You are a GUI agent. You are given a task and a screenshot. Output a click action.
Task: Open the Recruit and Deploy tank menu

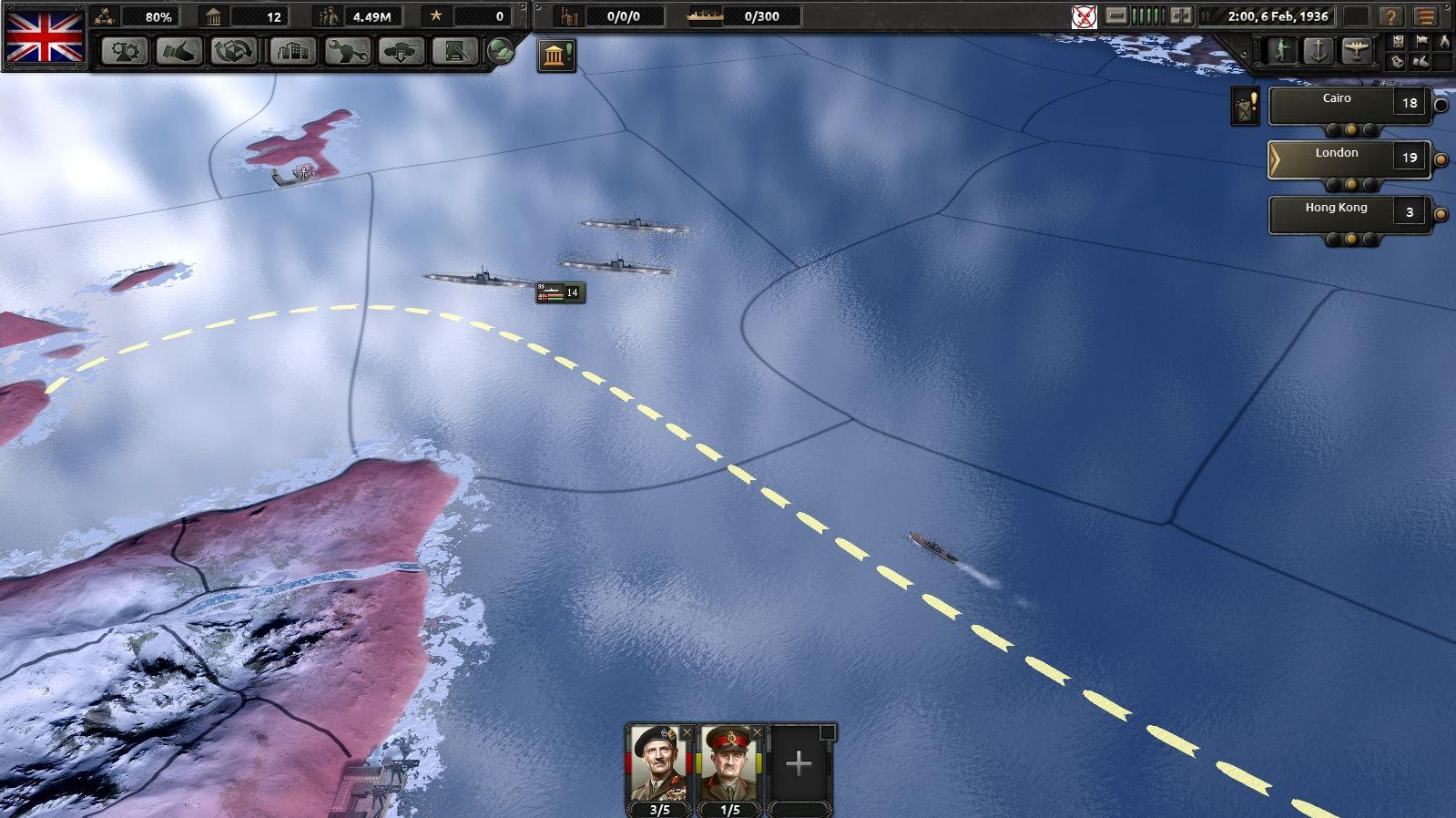[402, 51]
